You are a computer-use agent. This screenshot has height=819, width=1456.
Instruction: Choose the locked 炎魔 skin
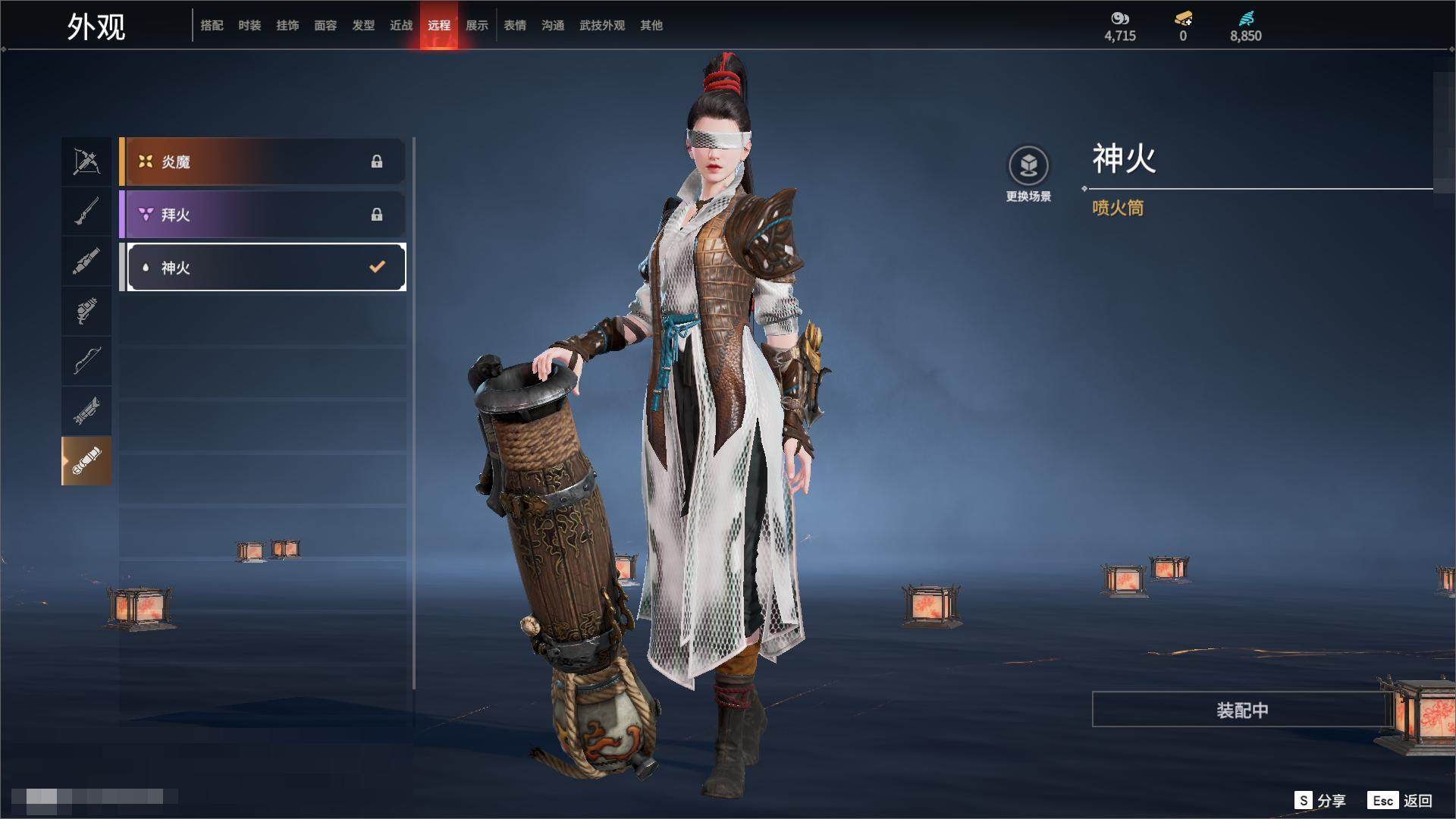click(262, 162)
